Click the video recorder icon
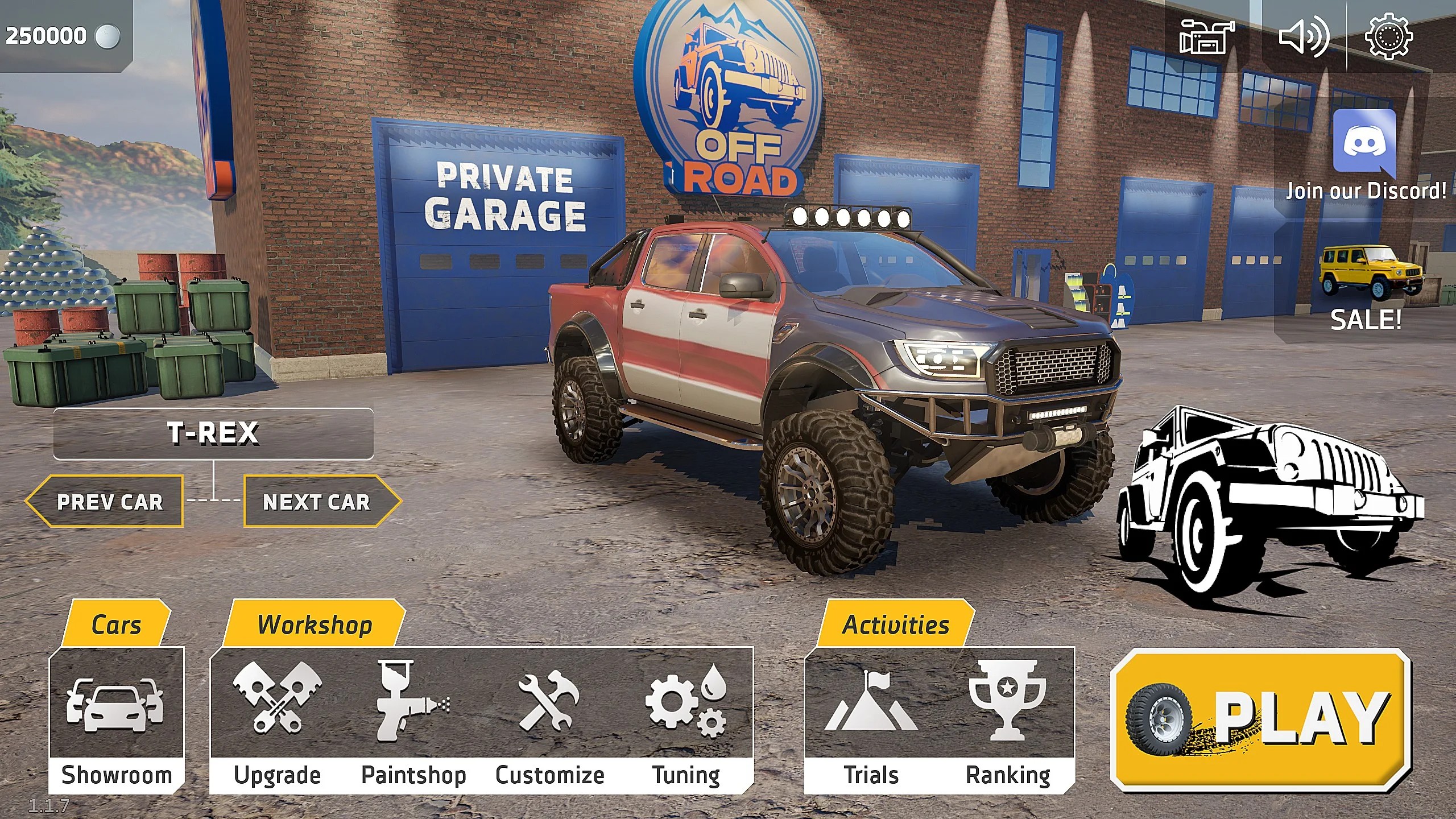The image size is (1456, 819). coord(1206,37)
